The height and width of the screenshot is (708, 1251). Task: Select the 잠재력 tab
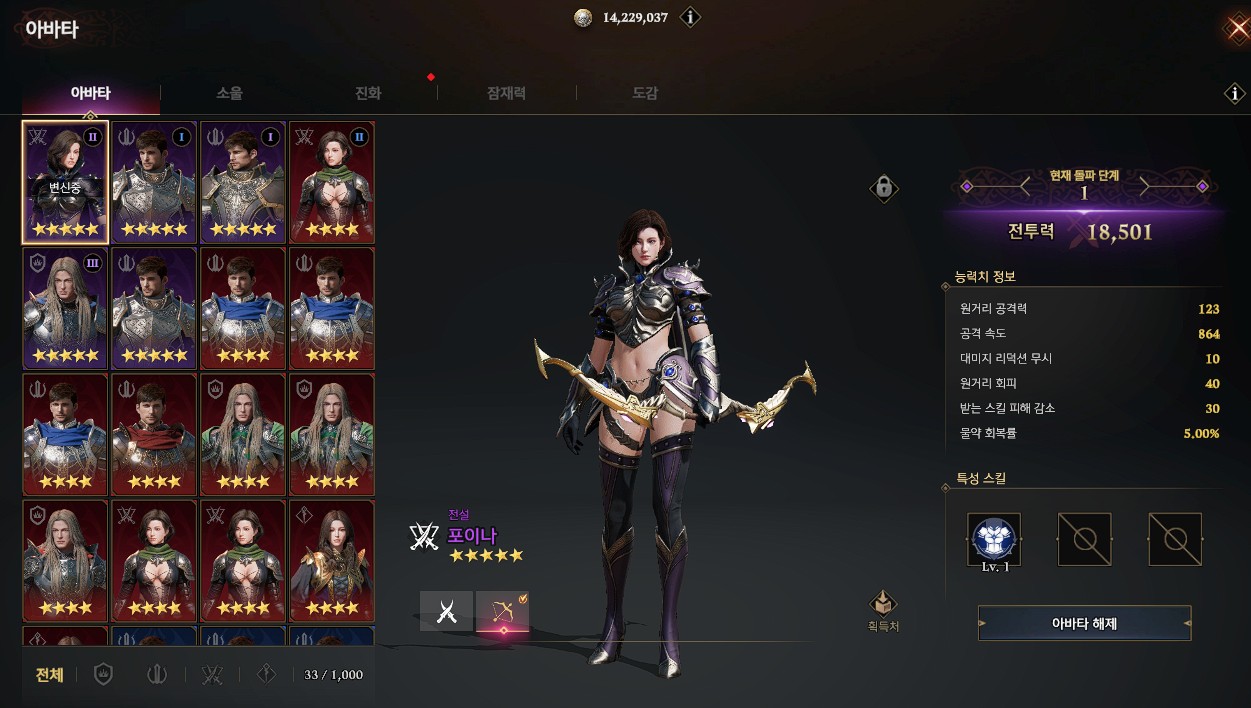[506, 94]
